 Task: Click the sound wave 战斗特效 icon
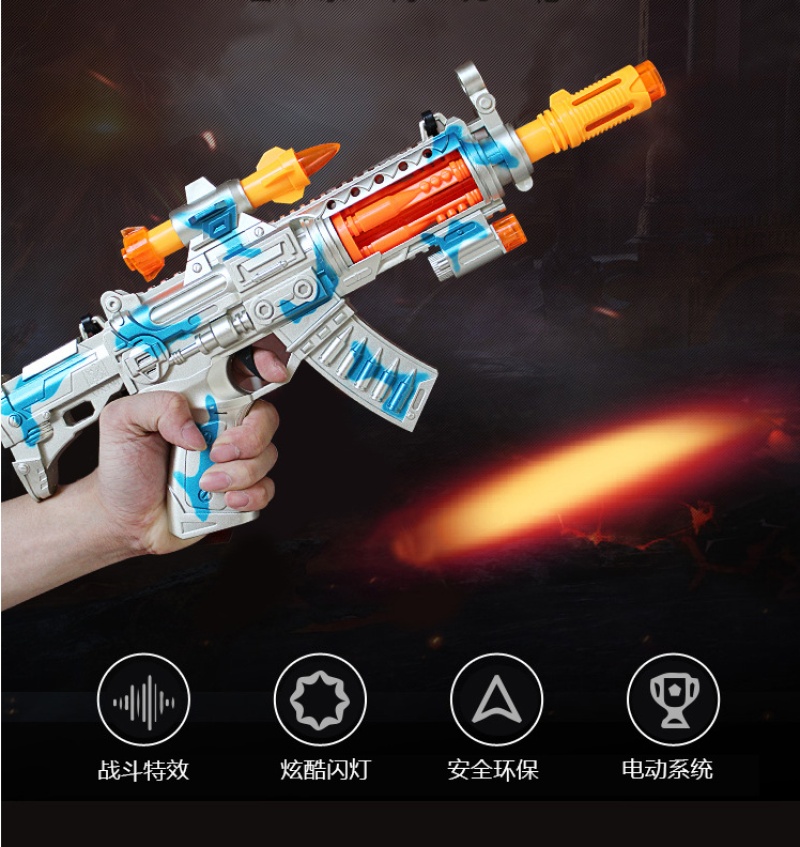(143, 700)
